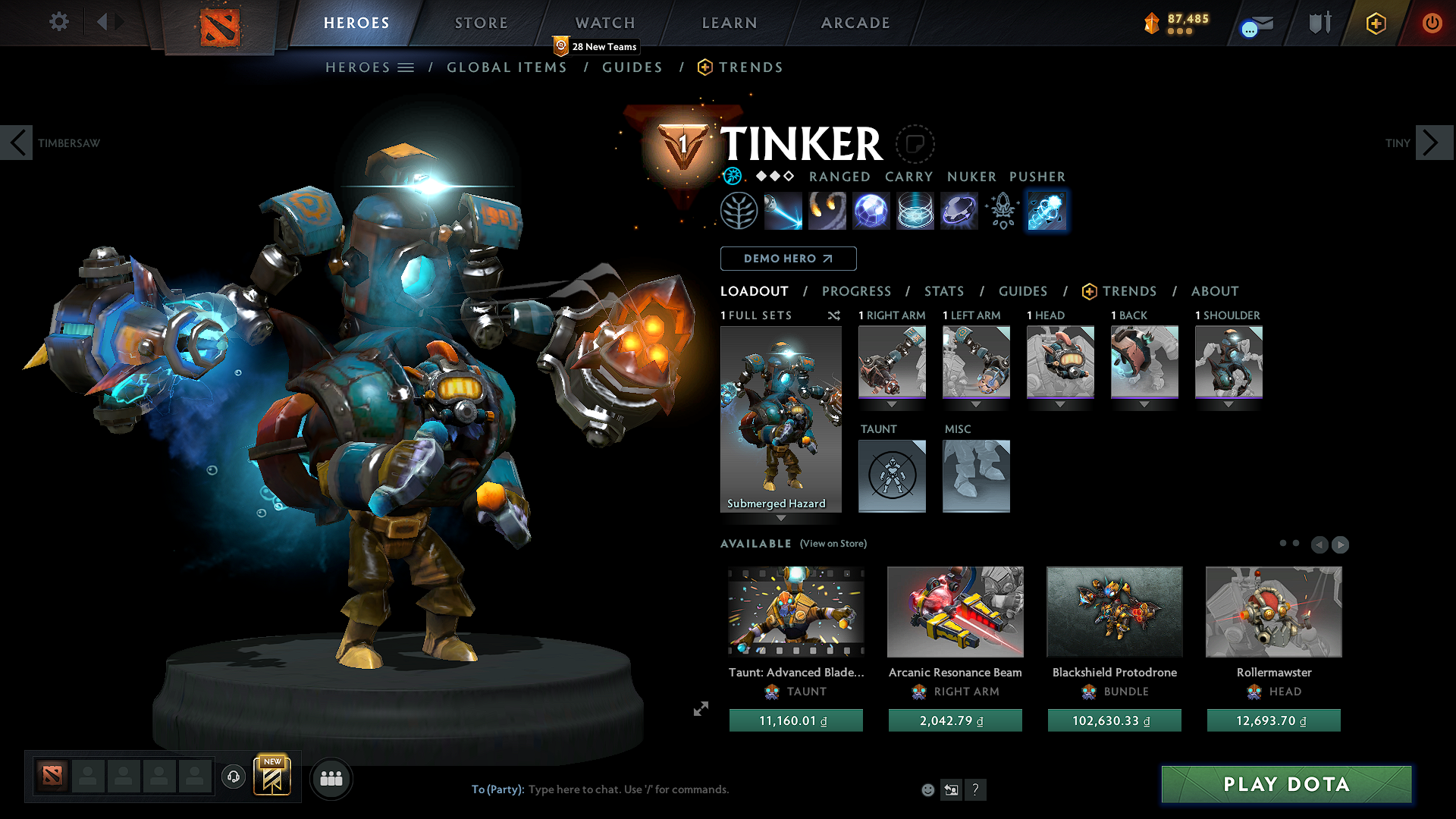The image size is (1456, 819).
Task: Open the STATS tab under Tinker
Action: pos(944,291)
